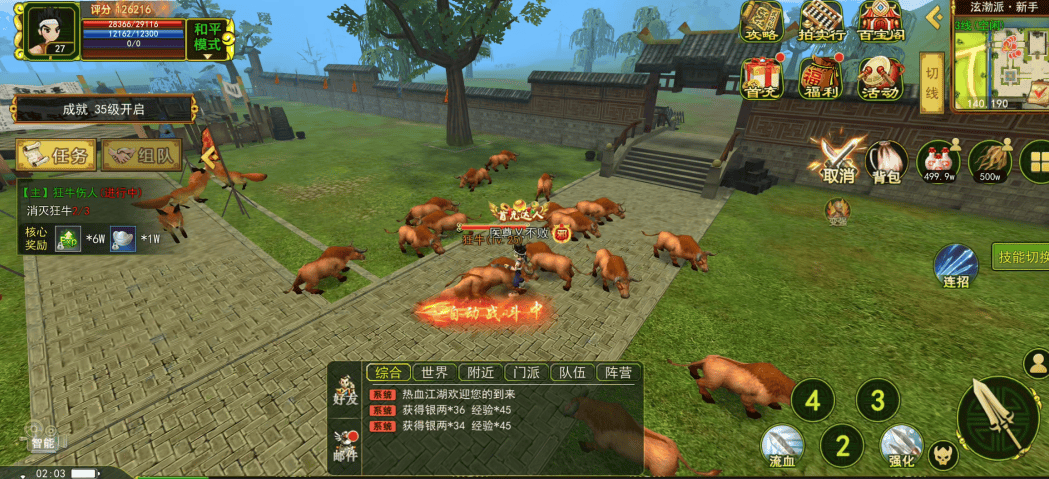Use the 强化 enhance skill
This screenshot has width=1049, height=479.
901,447
